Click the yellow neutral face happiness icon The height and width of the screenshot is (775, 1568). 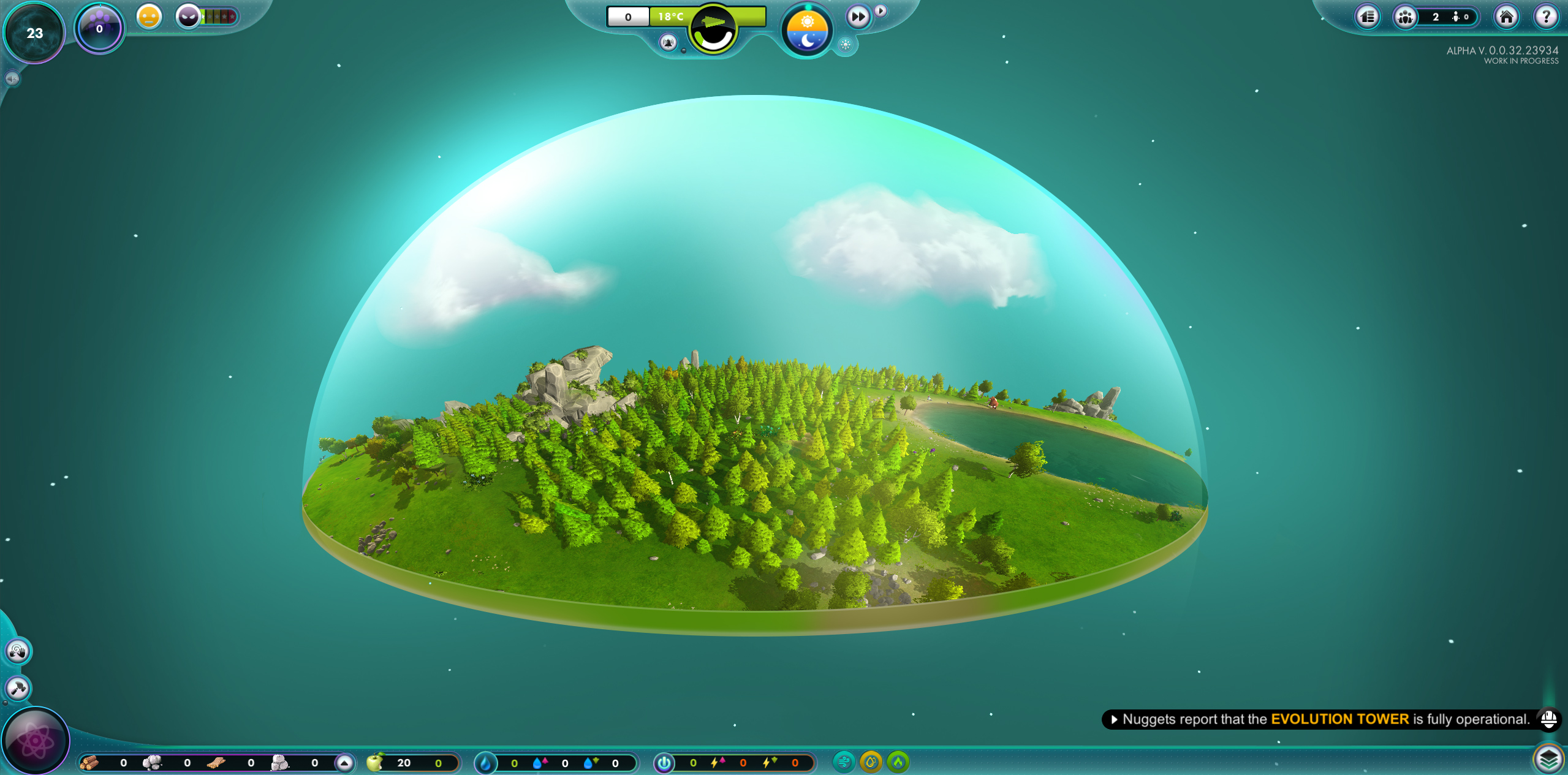click(149, 17)
